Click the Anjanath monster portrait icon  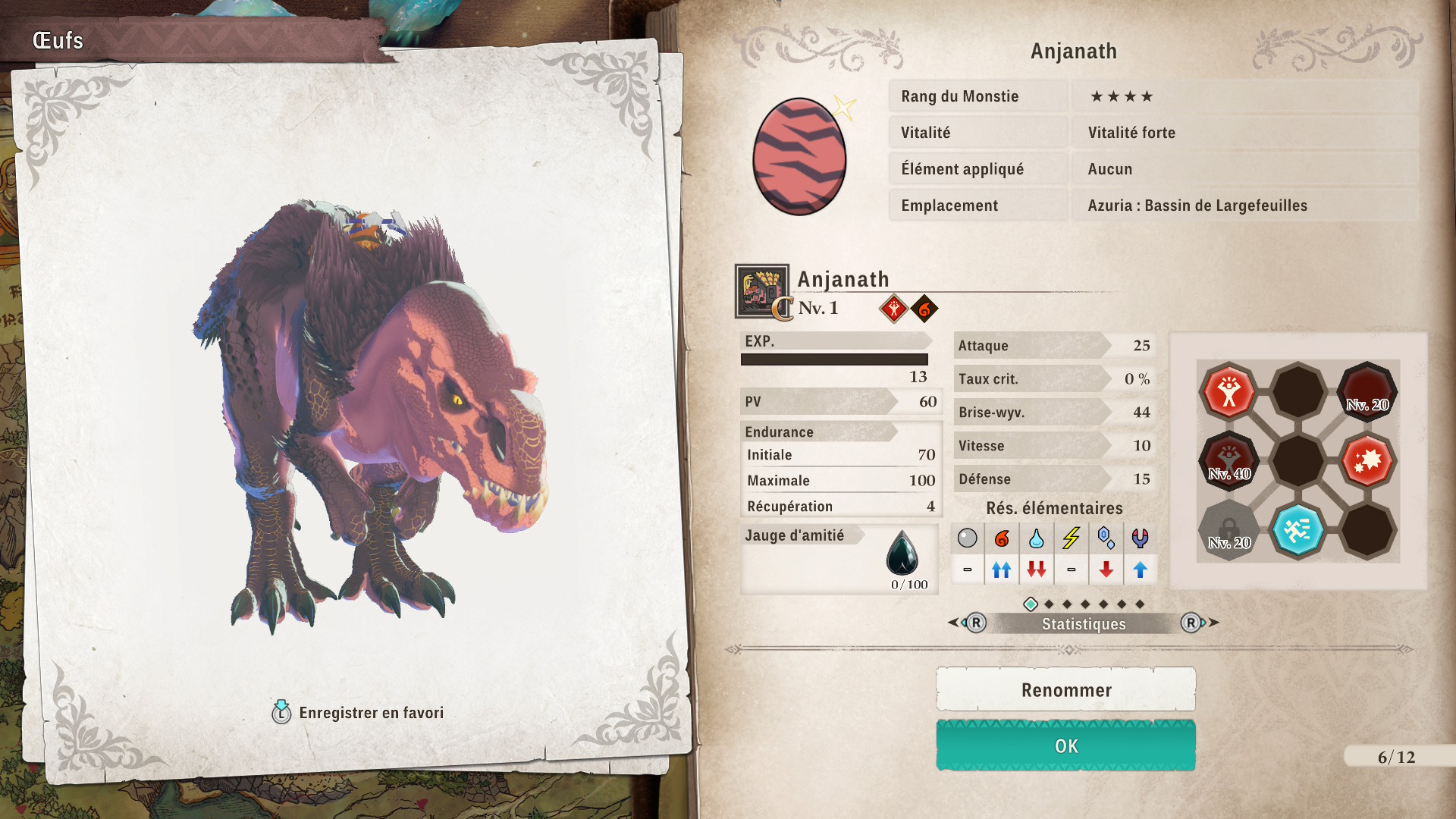pyautogui.click(x=761, y=290)
